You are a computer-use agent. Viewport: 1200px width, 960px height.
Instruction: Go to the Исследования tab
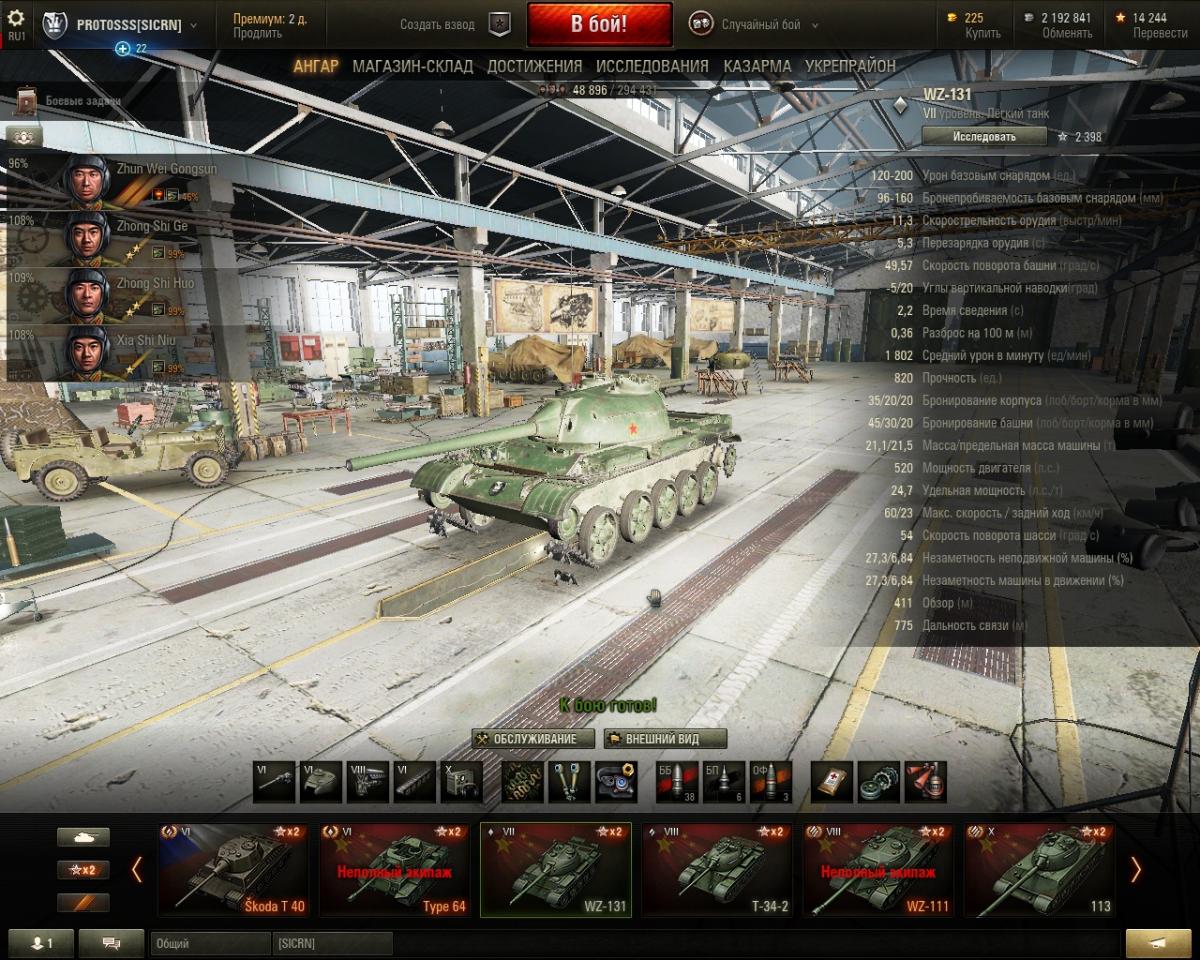[x=652, y=66]
